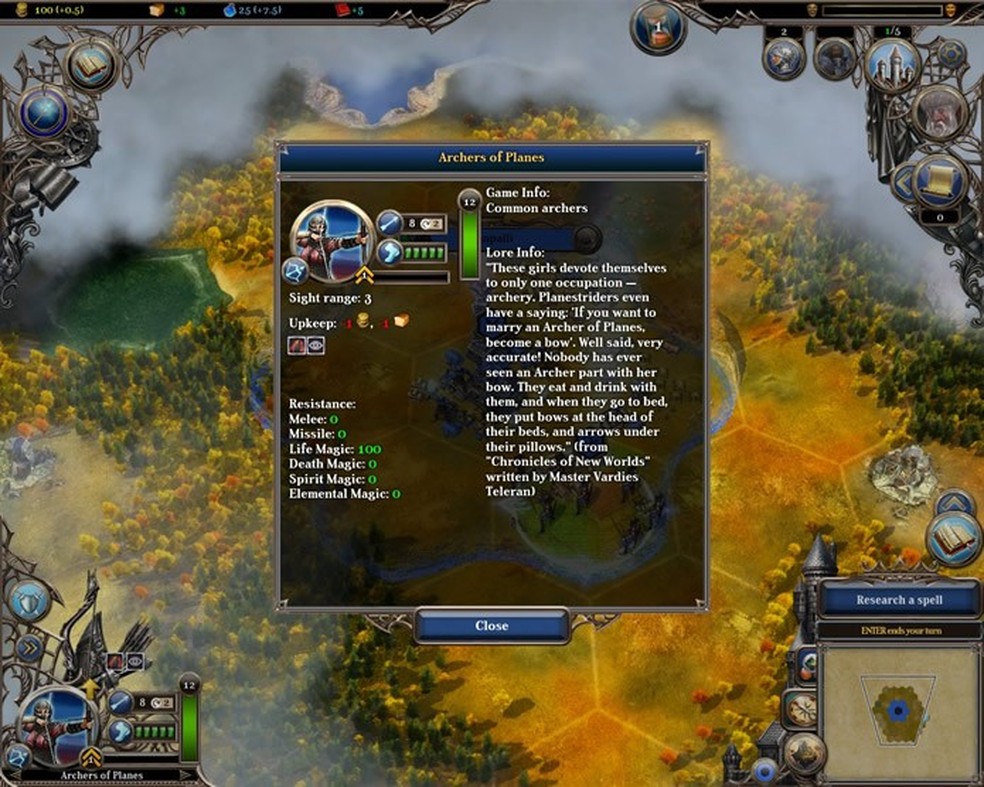This screenshot has width=984, height=787.
Task: Activate the shield and swords defend command
Action: (30, 599)
